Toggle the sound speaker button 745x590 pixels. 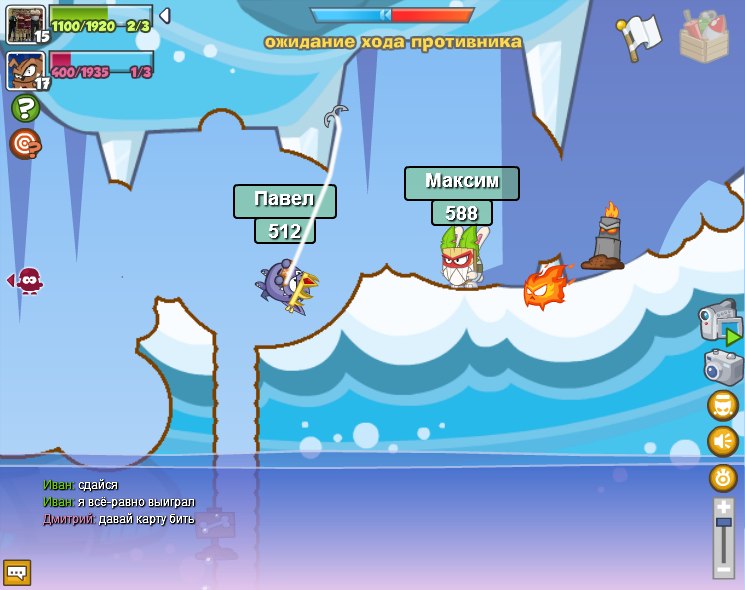[x=723, y=441]
